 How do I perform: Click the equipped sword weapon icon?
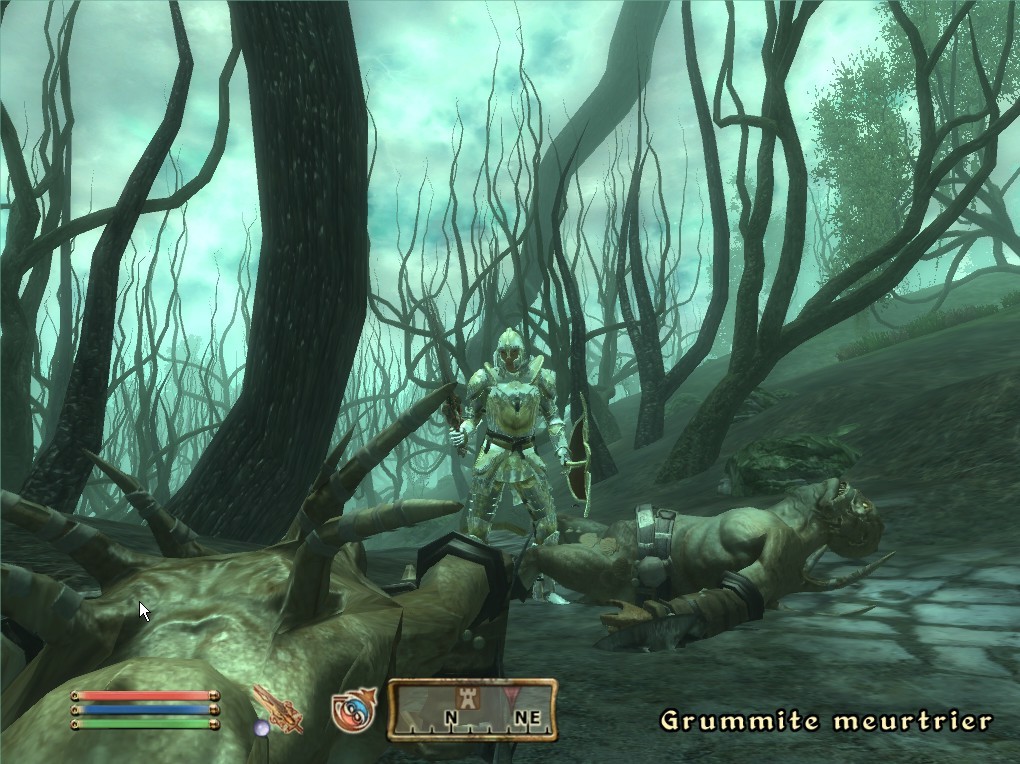278,708
